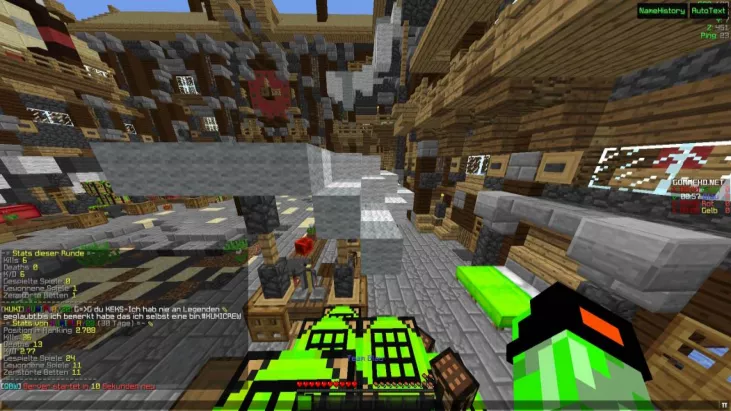Viewport: 731px width, 411px height.
Task: Click the AutoText button
Action: coord(709,10)
